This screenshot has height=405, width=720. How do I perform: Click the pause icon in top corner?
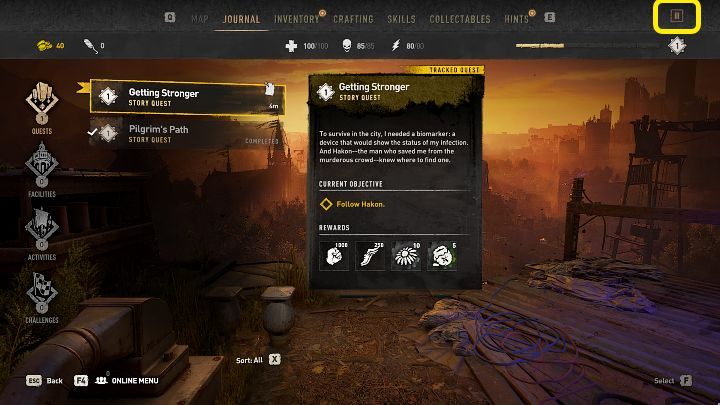click(x=676, y=16)
